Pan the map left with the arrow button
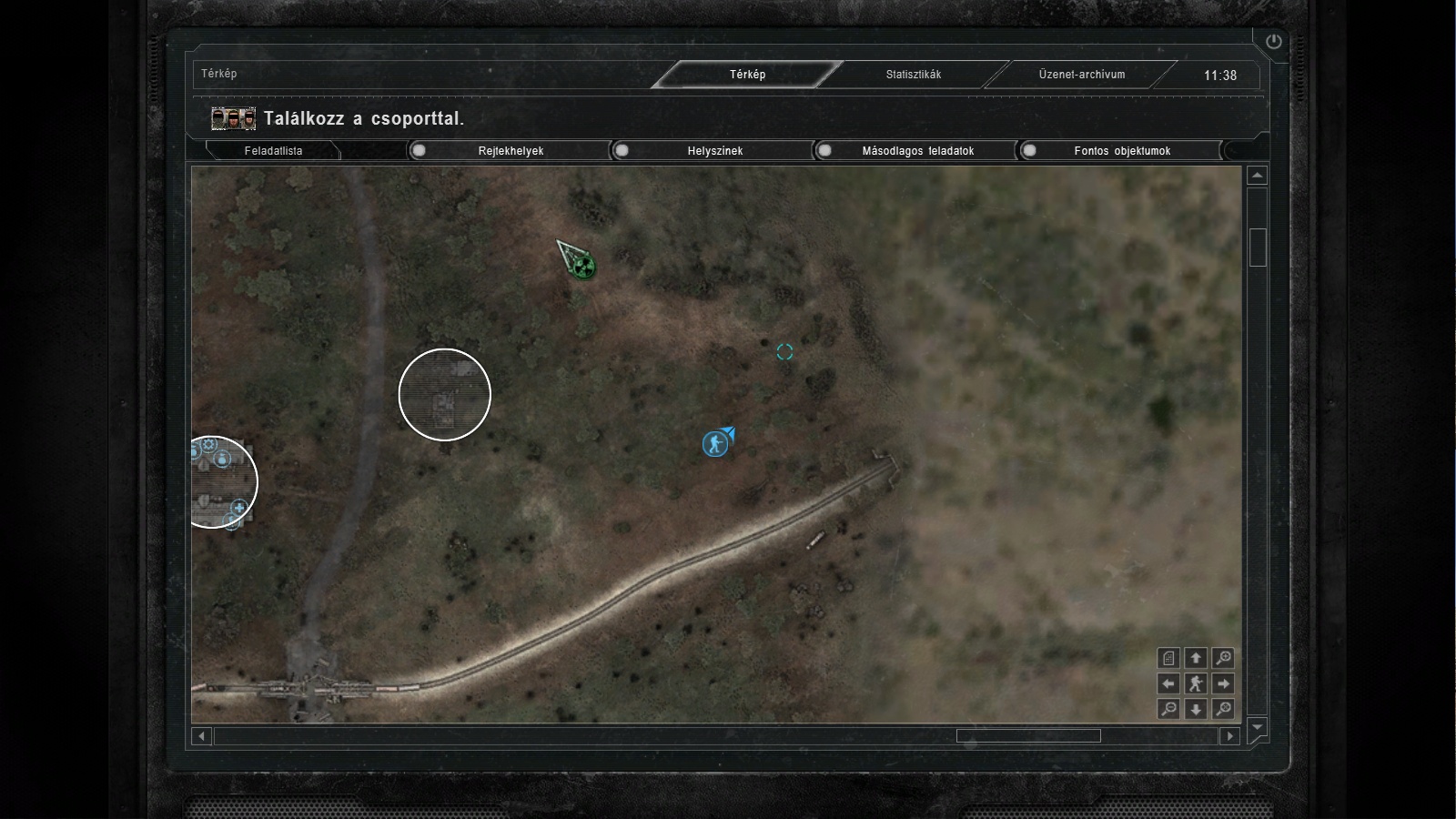This screenshot has width=1456, height=819. click(x=1169, y=683)
